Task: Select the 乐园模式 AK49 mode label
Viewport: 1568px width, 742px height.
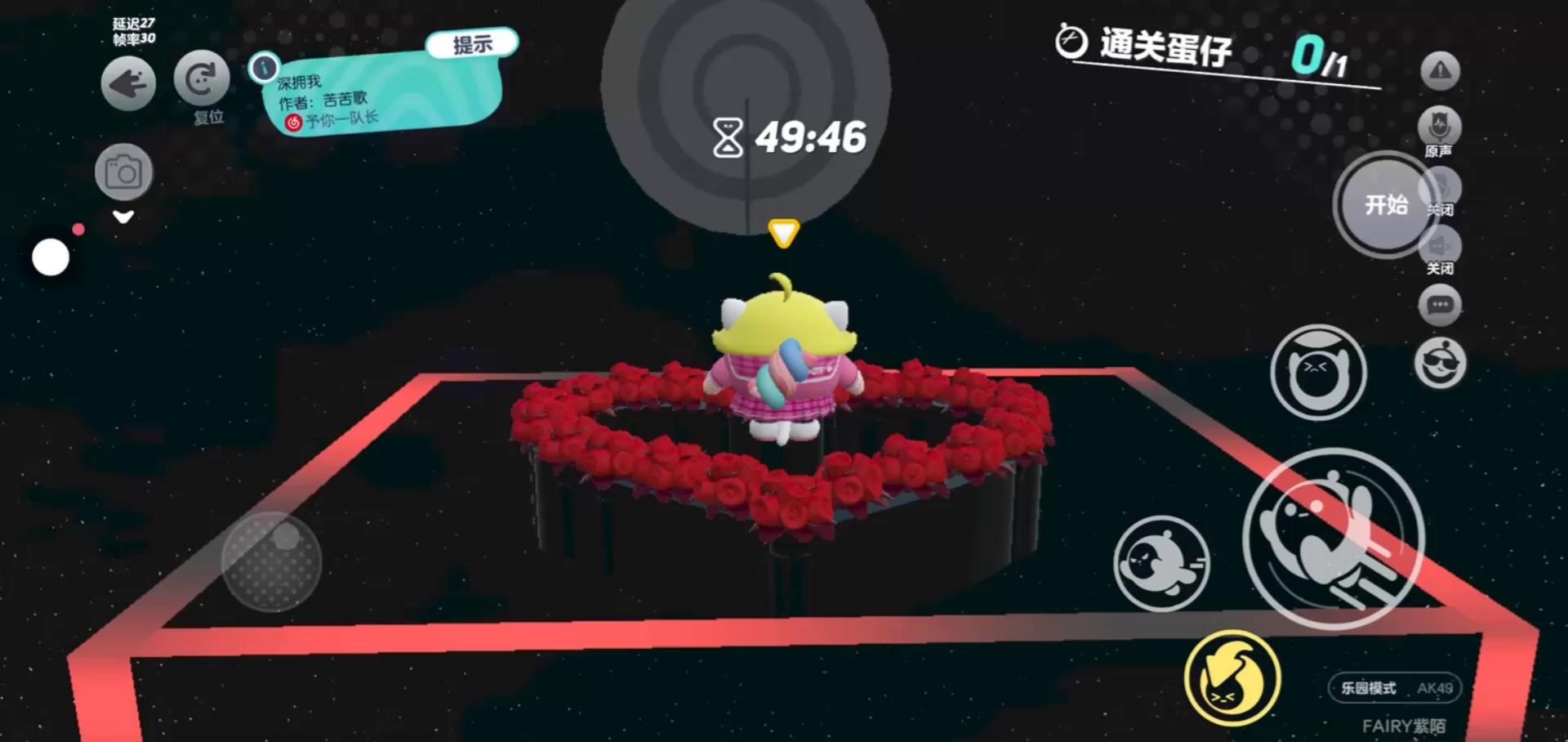Action: 1396,688
